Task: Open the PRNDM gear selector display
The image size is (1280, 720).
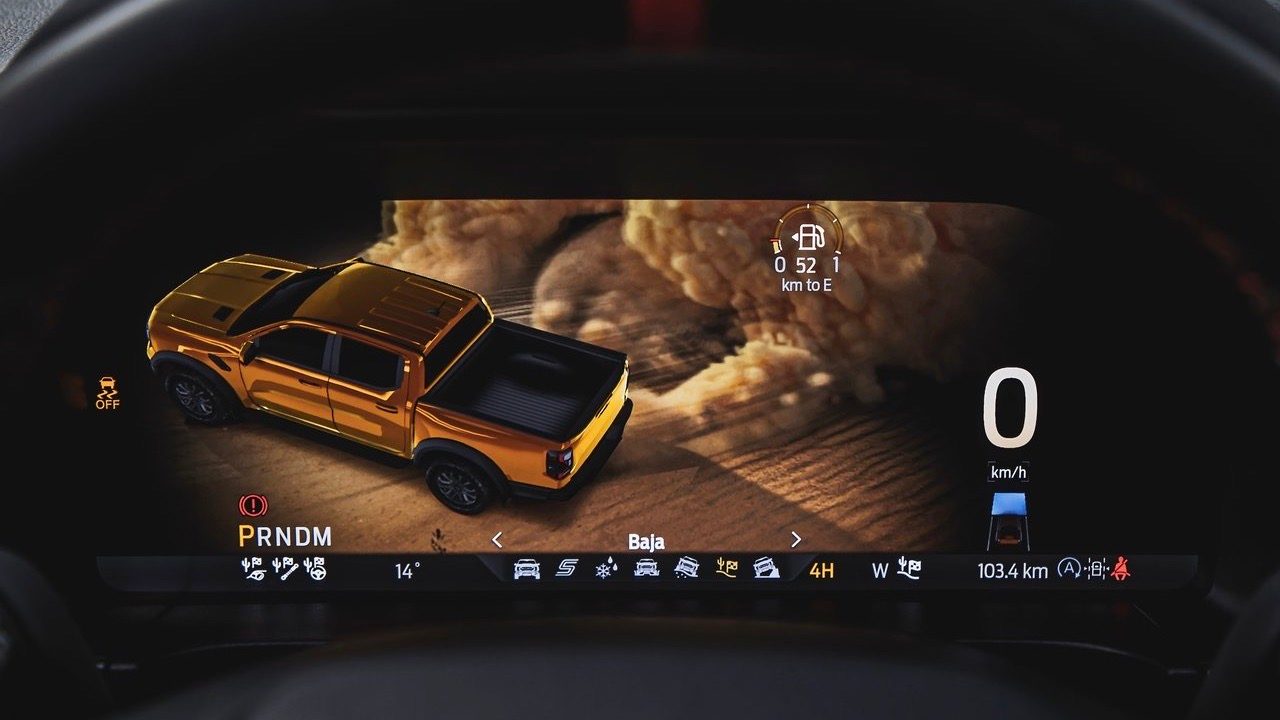Action: point(285,534)
